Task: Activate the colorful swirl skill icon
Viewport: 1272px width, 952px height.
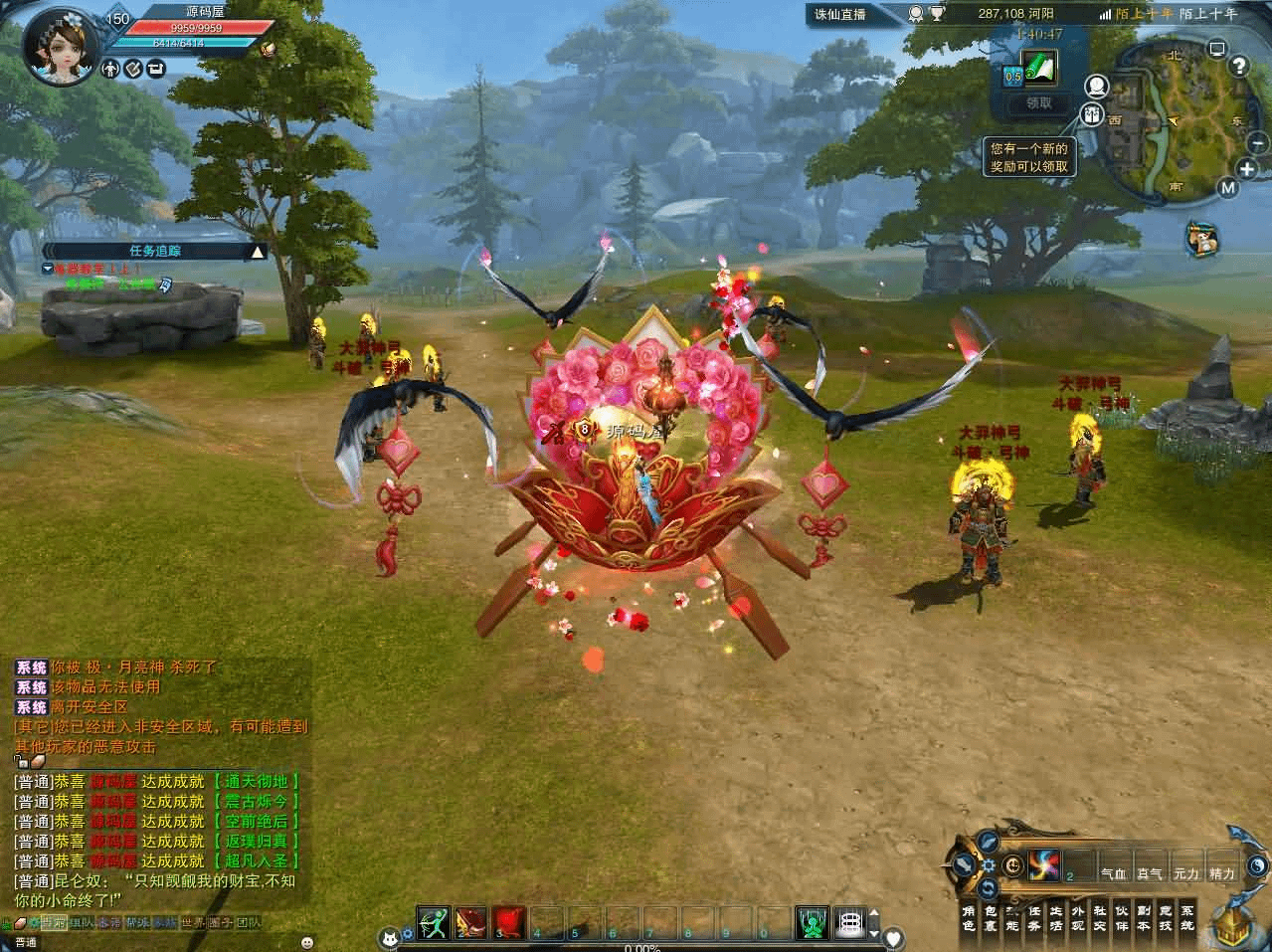Action: click(1045, 863)
